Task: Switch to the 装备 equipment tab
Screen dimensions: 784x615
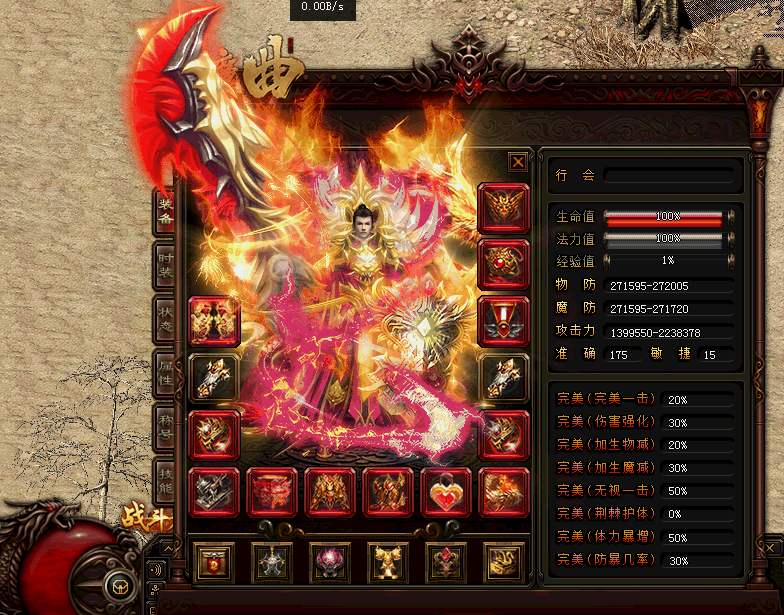Action: (x=165, y=213)
